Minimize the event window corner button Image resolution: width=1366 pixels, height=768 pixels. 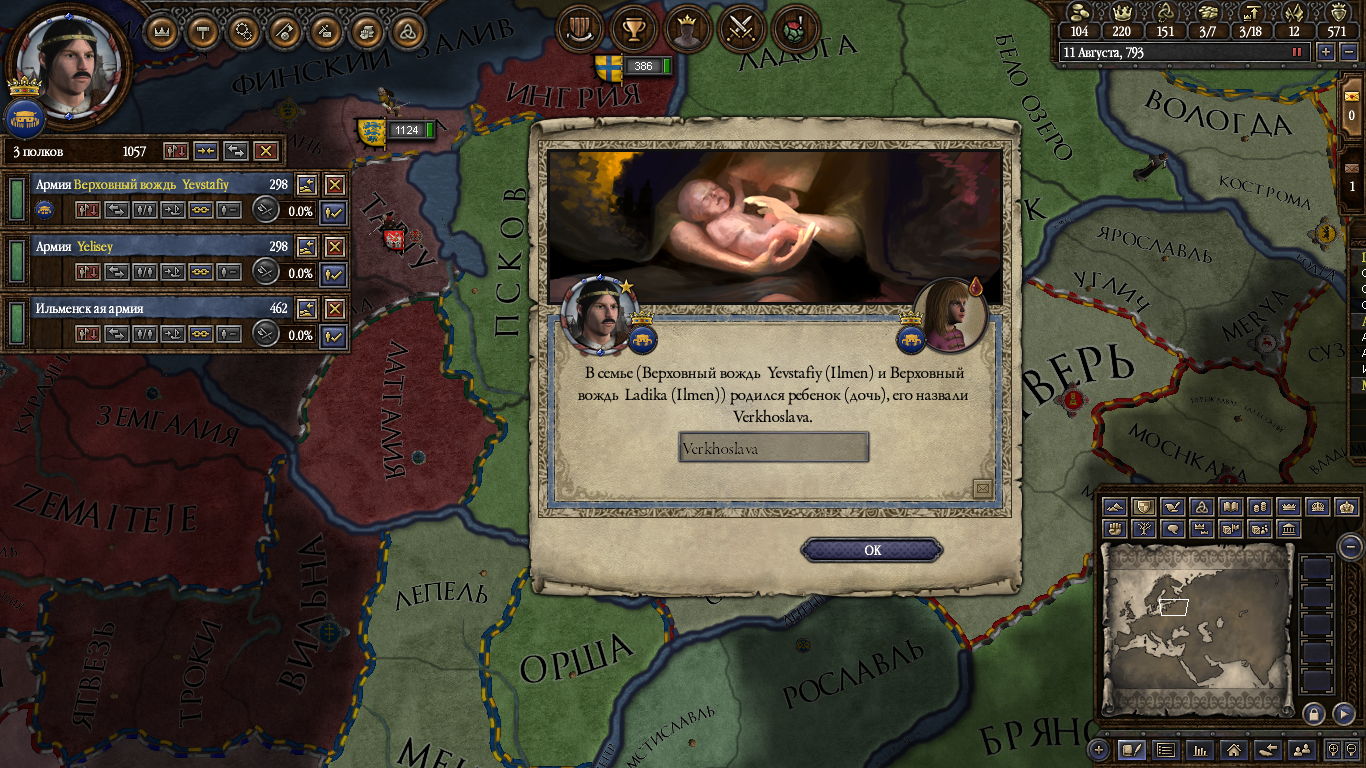point(983,488)
